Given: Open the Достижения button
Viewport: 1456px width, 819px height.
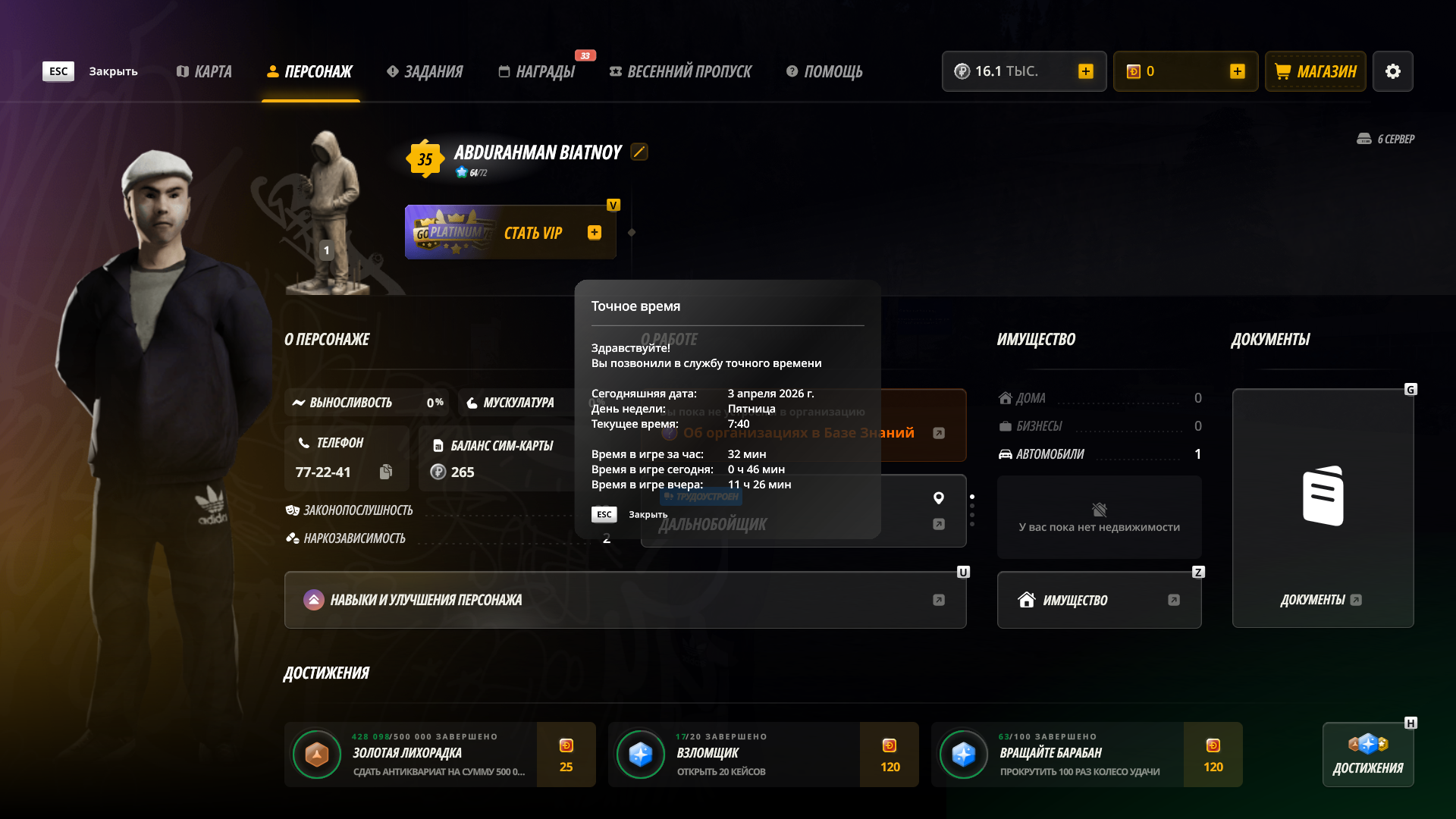Looking at the screenshot, I should tap(1368, 755).
